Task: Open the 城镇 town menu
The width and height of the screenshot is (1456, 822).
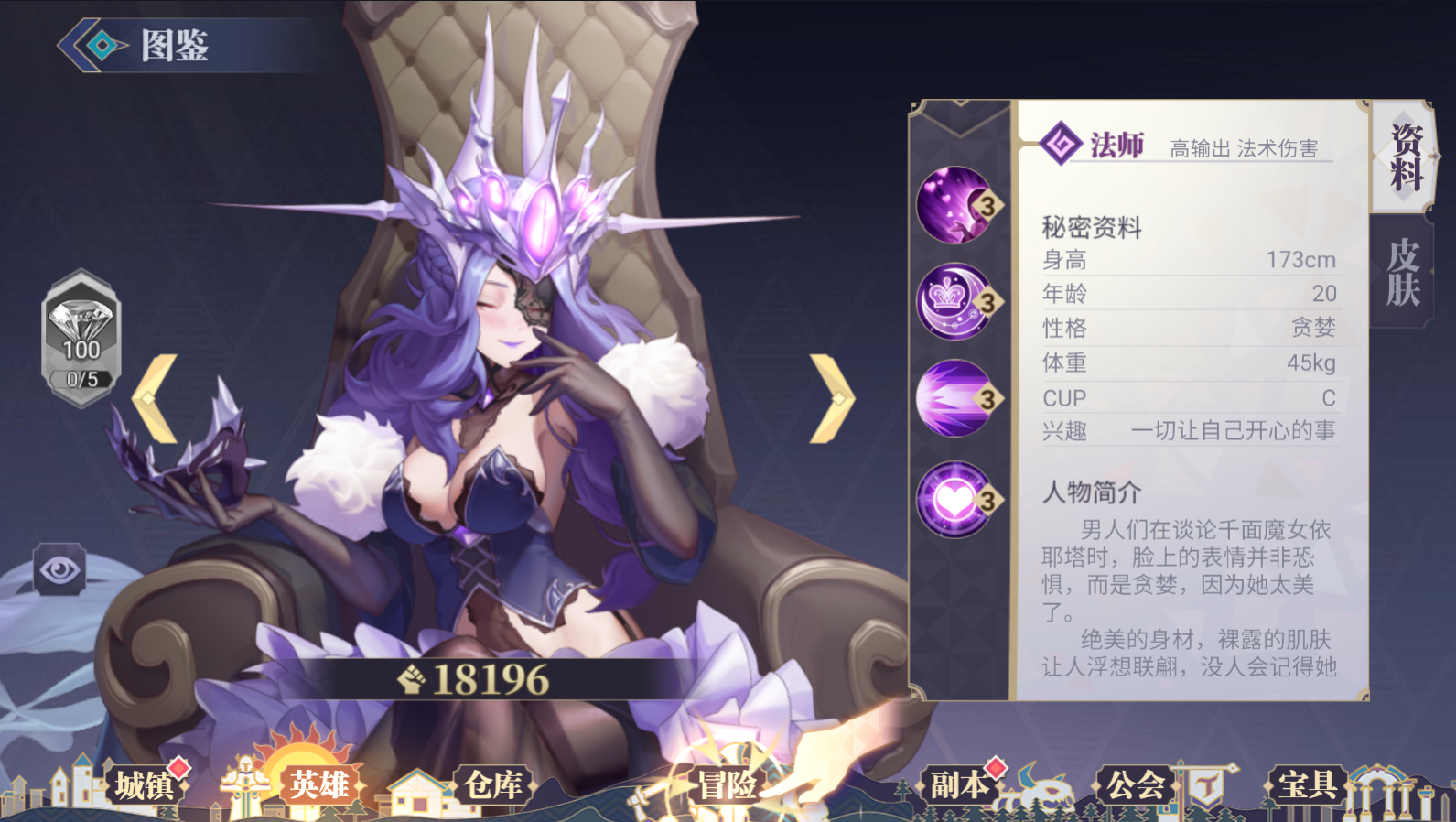Action: (145, 785)
